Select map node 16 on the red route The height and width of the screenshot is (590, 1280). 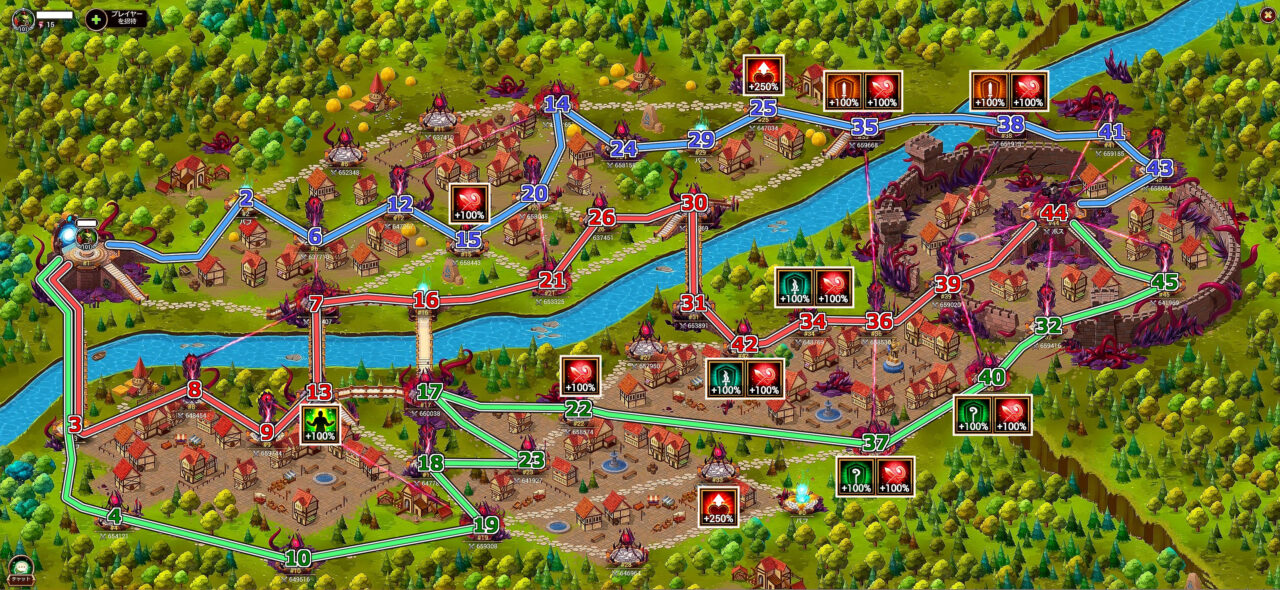pos(426,300)
